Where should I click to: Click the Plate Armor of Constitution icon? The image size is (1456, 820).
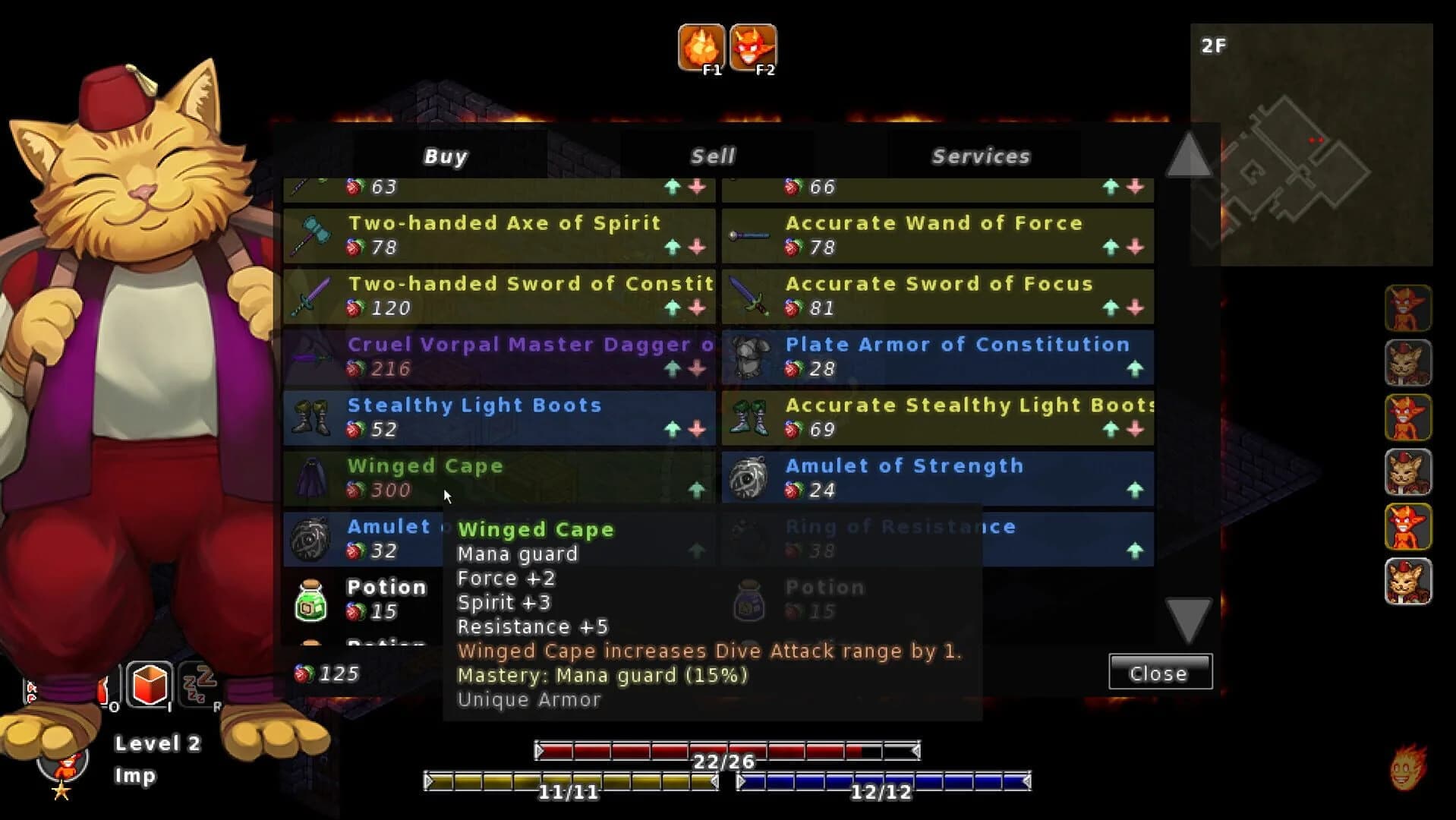[x=751, y=357]
